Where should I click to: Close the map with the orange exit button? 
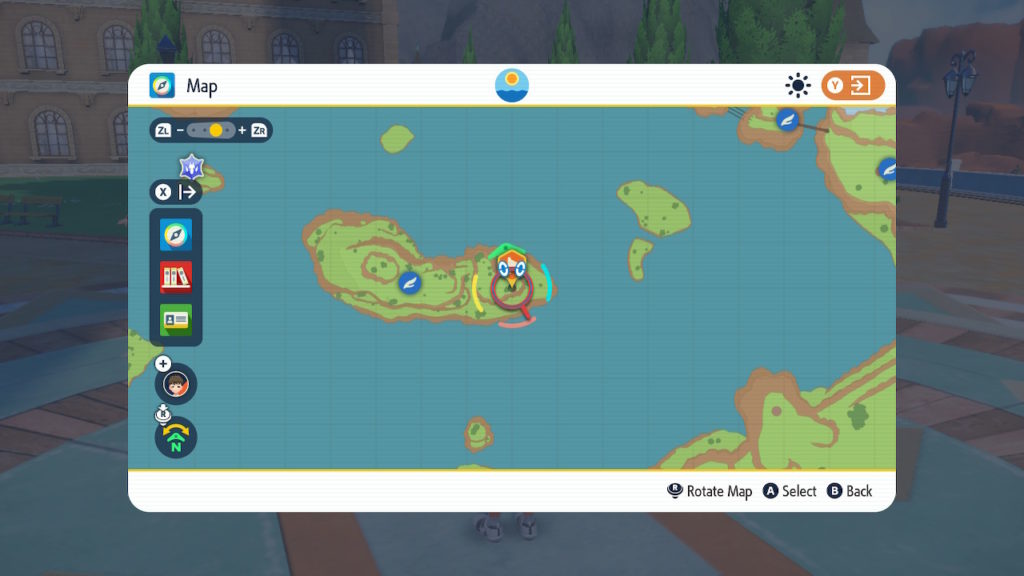coord(853,86)
